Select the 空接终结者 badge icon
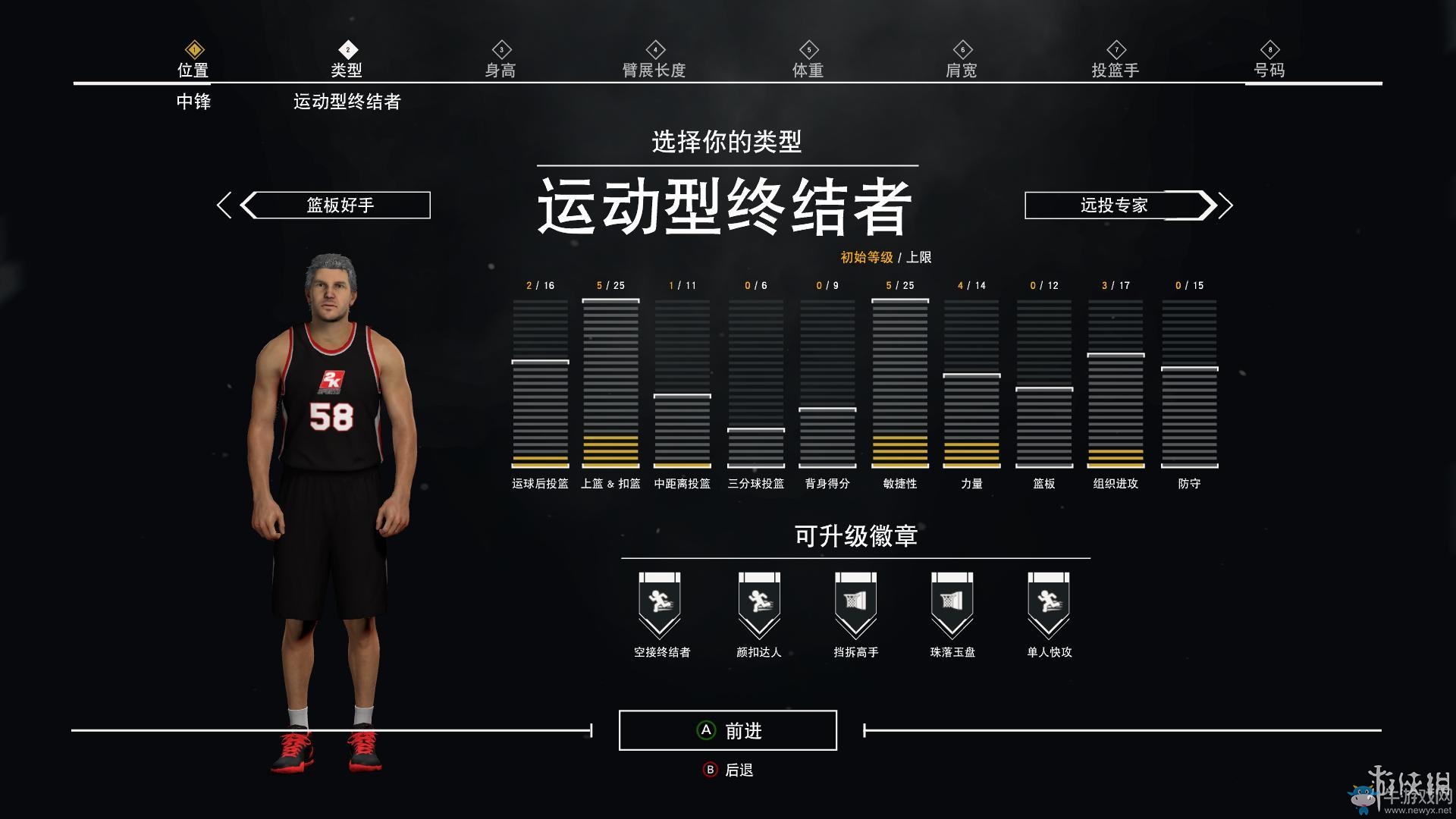 661,603
